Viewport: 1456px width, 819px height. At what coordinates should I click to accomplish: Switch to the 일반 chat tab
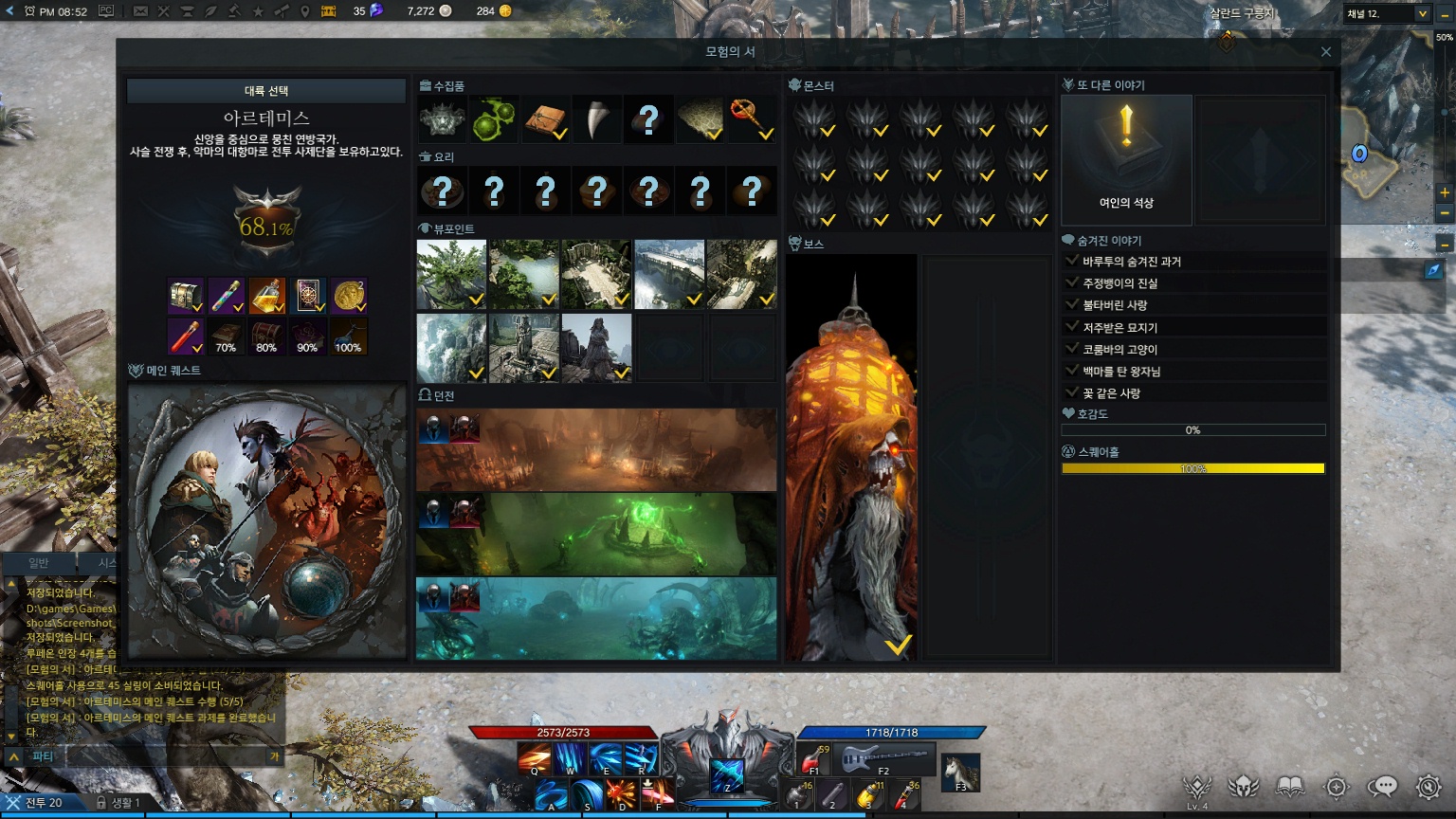(39, 563)
